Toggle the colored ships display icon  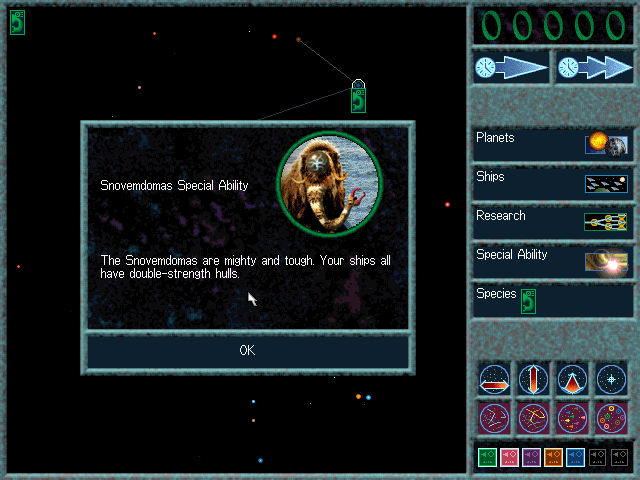[572, 417]
